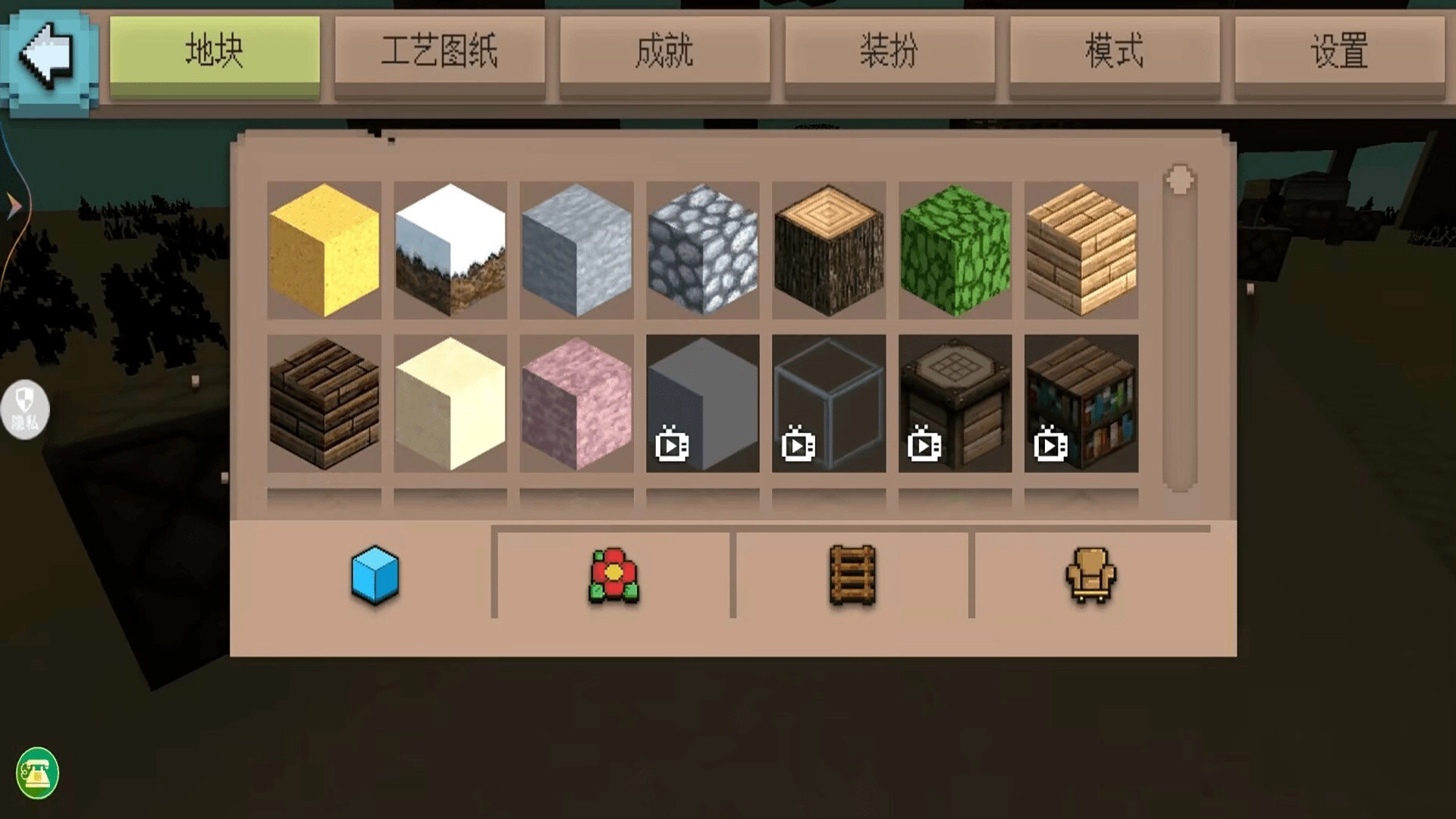Pick the bookshelf block with video badge
Image resolution: width=1456 pixels, height=819 pixels.
[x=1080, y=406]
